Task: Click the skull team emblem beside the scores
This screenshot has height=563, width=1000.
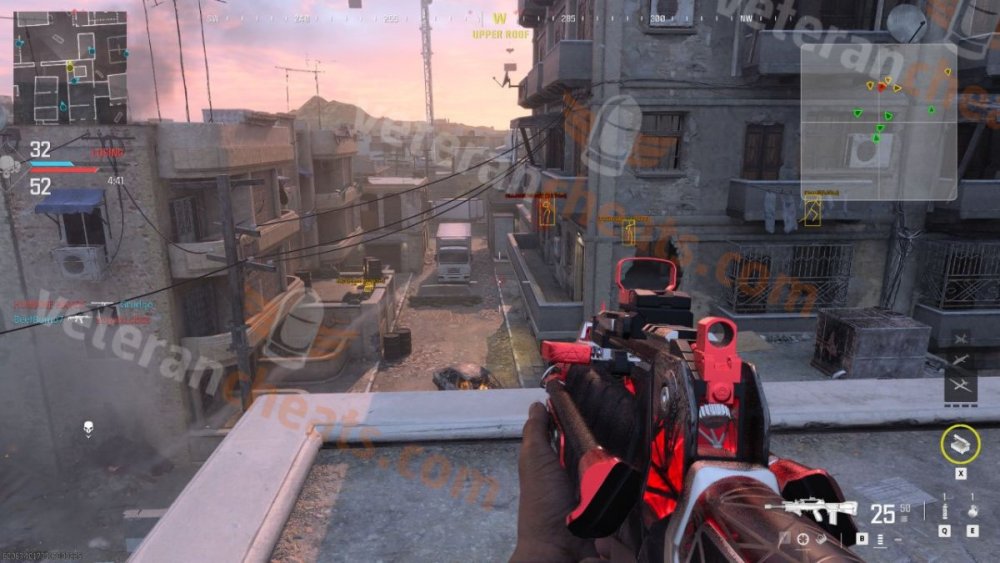Action: [x=8, y=164]
